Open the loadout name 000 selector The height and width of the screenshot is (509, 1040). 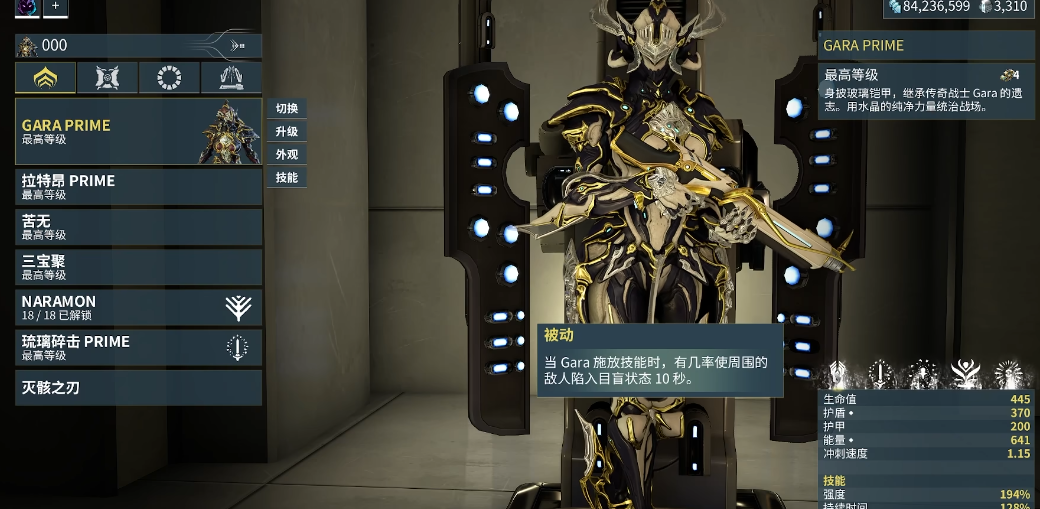(138, 45)
